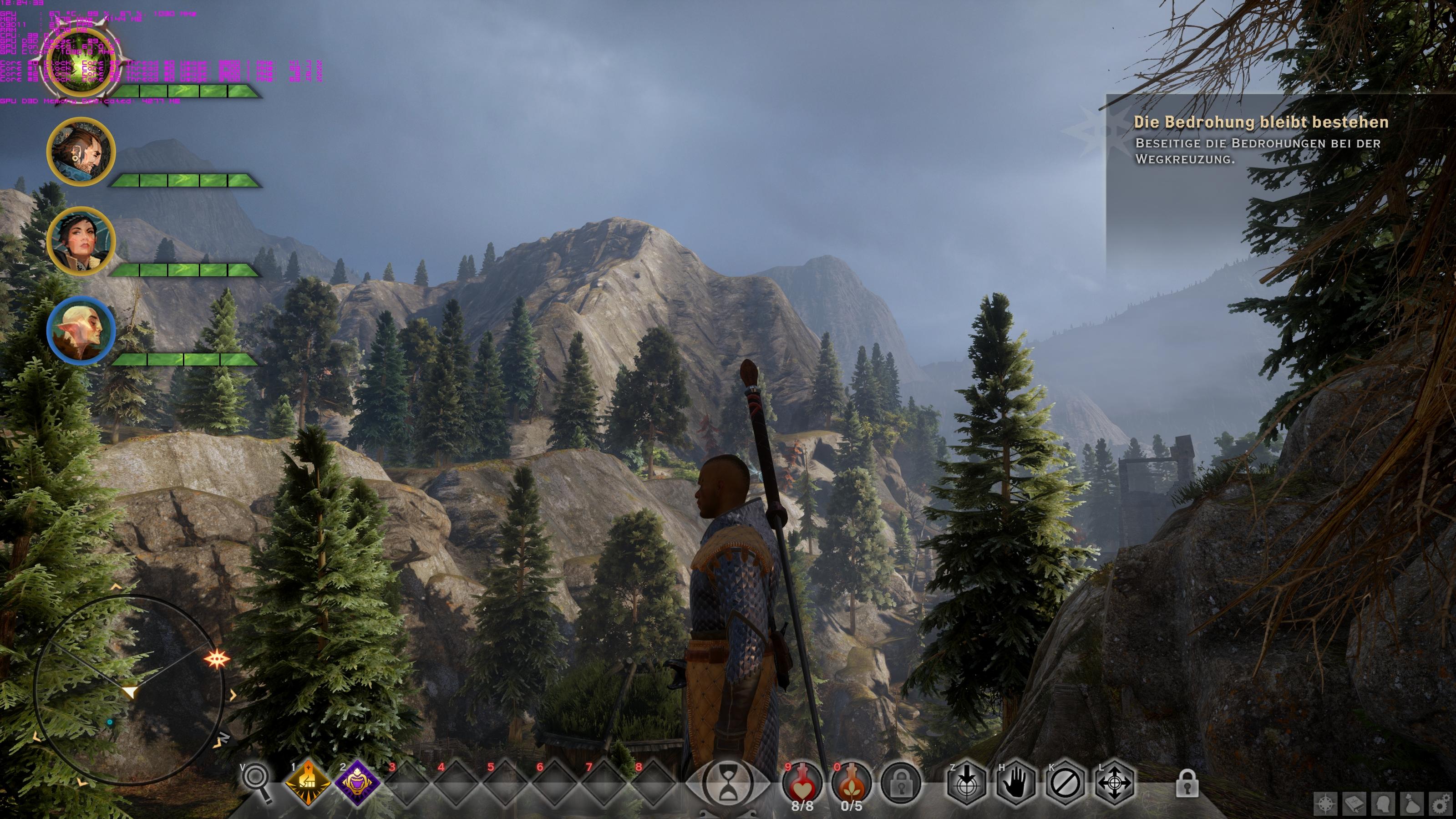The image size is (1456, 819).
Task: Activate the purple ability in slot 2
Action: 357,783
